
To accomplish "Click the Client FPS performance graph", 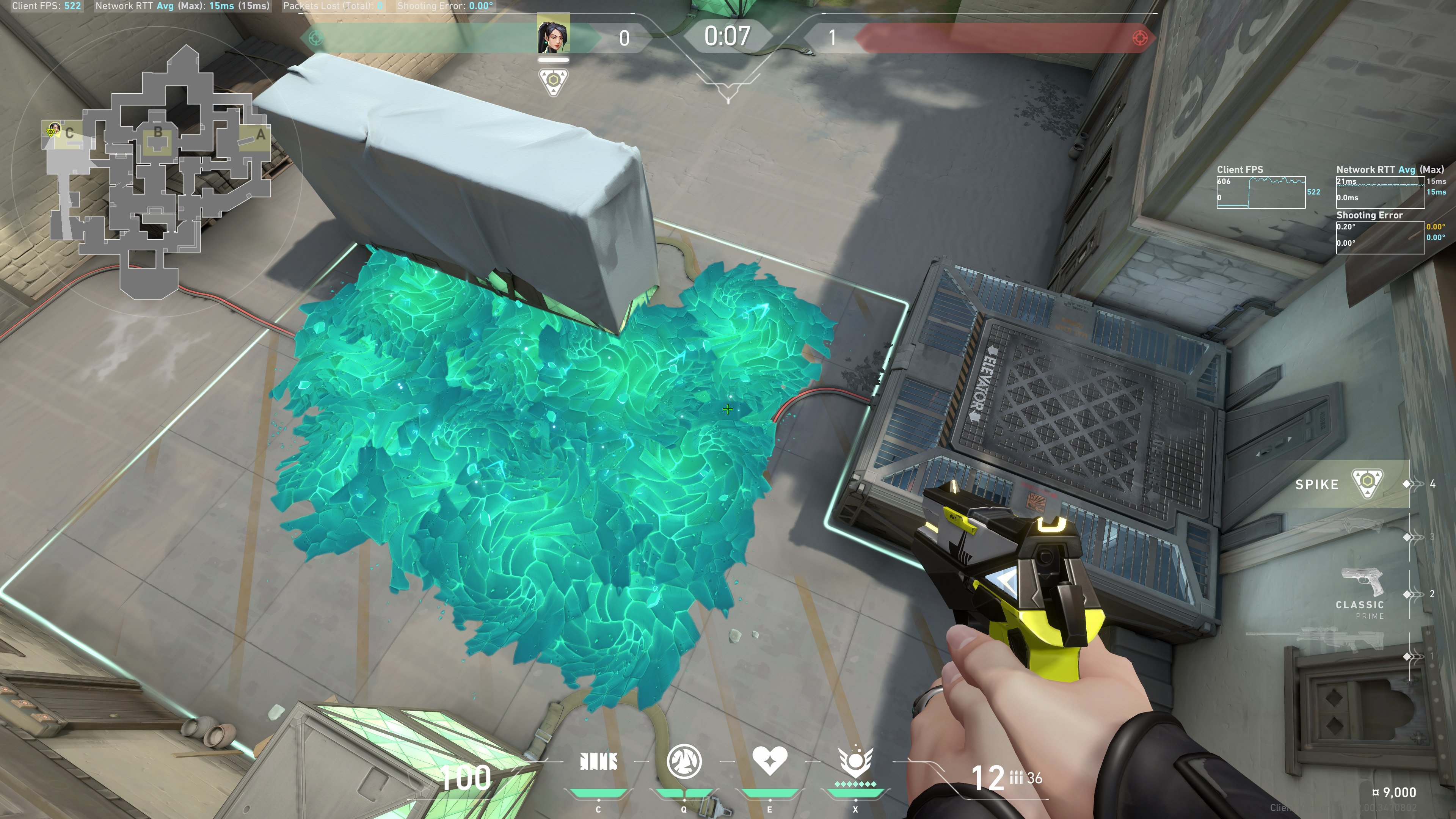I will [1260, 192].
